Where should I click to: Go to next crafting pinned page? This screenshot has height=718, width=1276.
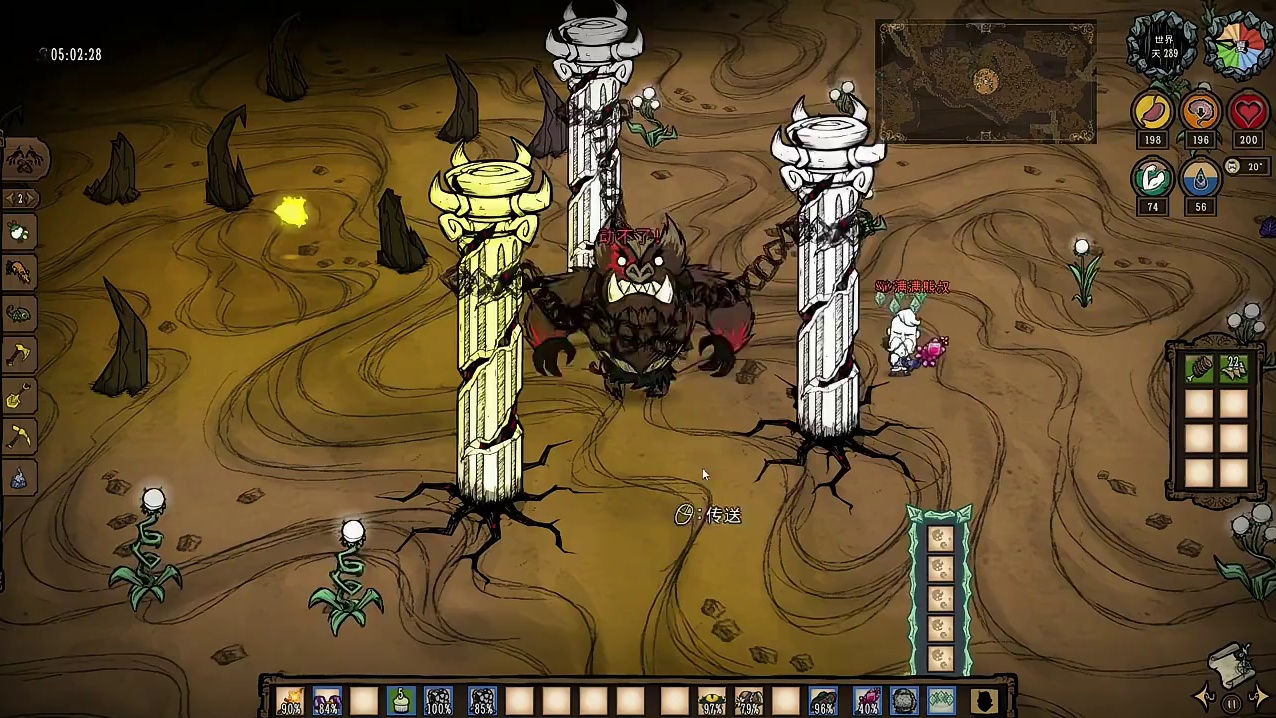coord(33,199)
